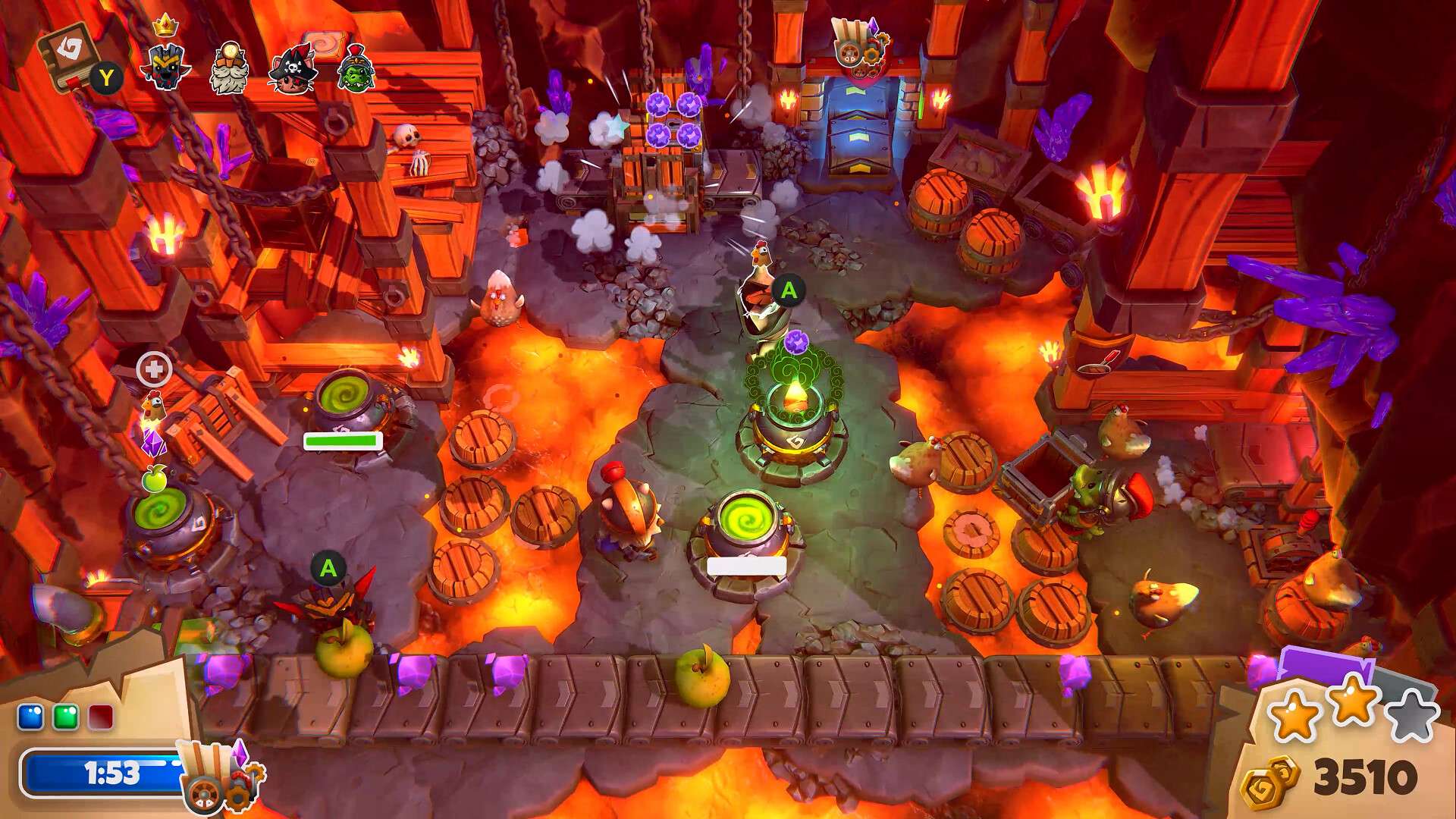Screen dimensions: 1456x819
Task: Select the green square indicator
Action: pos(66,717)
